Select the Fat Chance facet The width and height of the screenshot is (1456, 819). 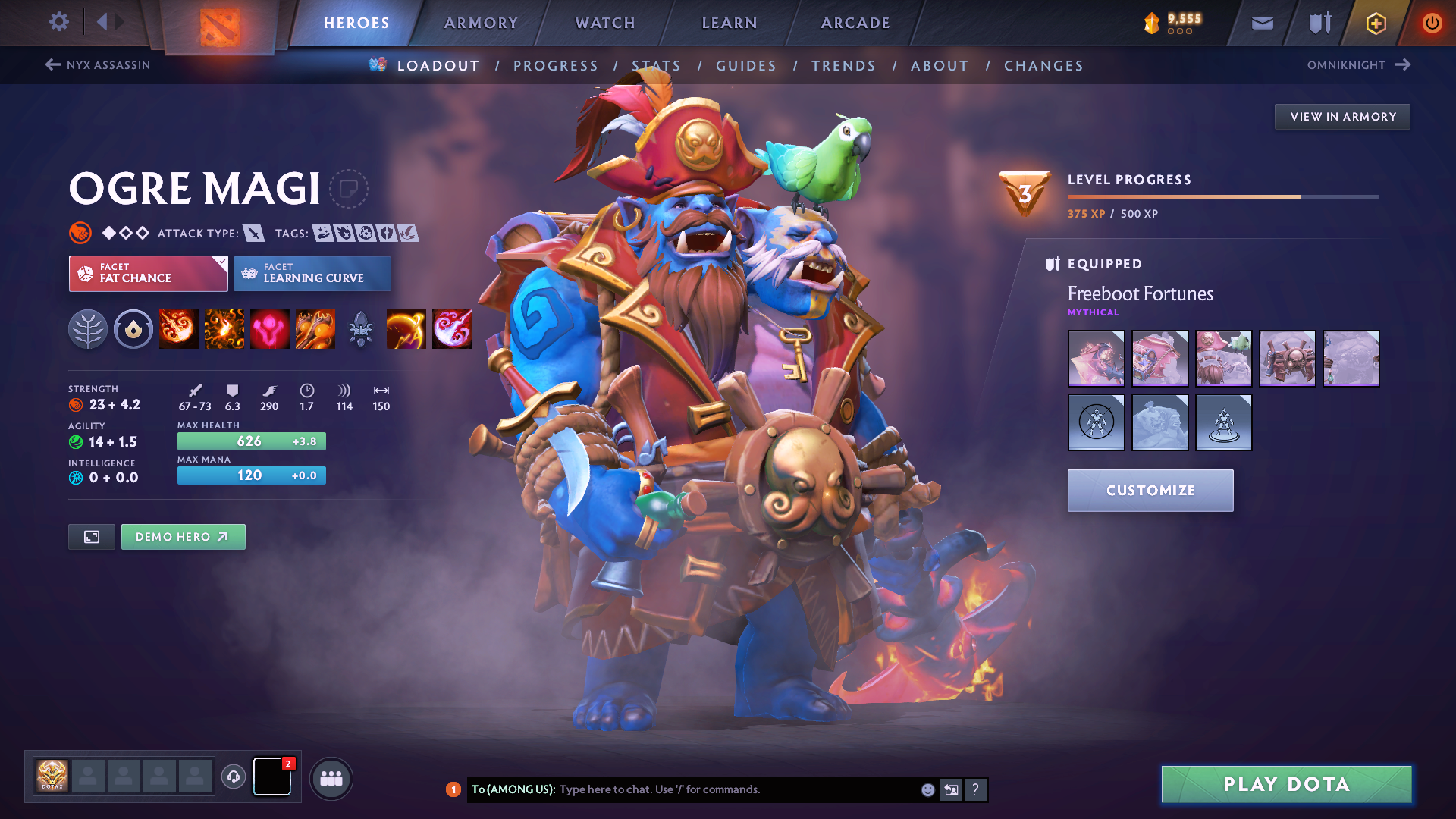tap(144, 274)
